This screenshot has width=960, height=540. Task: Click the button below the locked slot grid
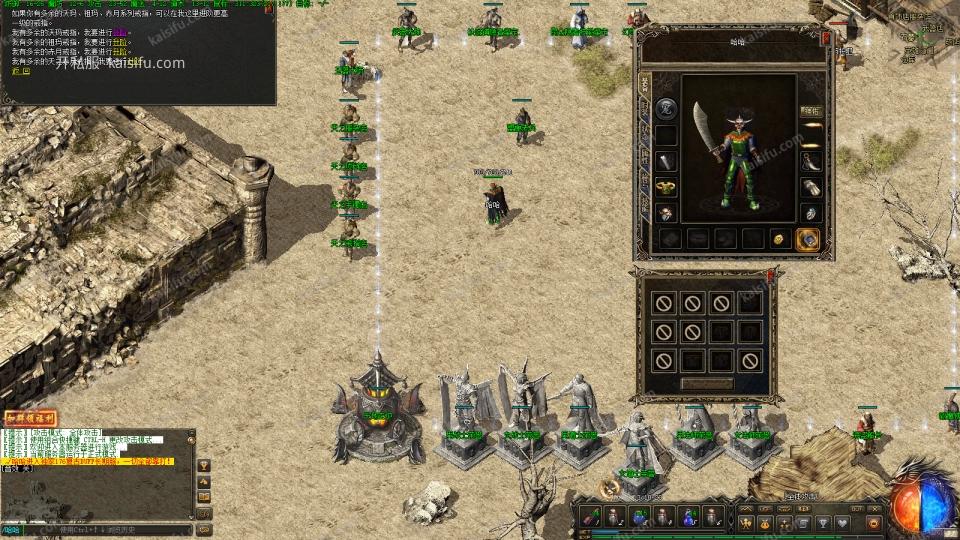707,383
